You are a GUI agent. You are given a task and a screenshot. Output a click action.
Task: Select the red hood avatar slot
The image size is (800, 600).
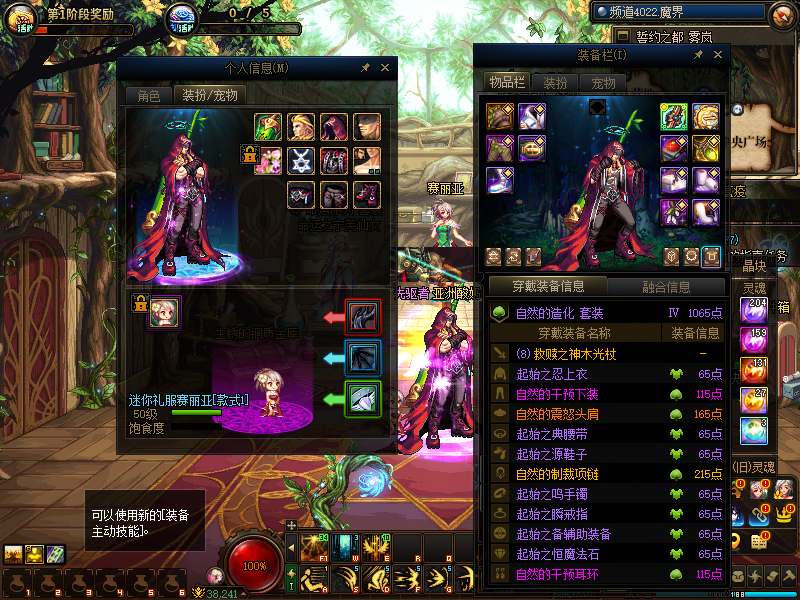pyautogui.click(x=333, y=127)
